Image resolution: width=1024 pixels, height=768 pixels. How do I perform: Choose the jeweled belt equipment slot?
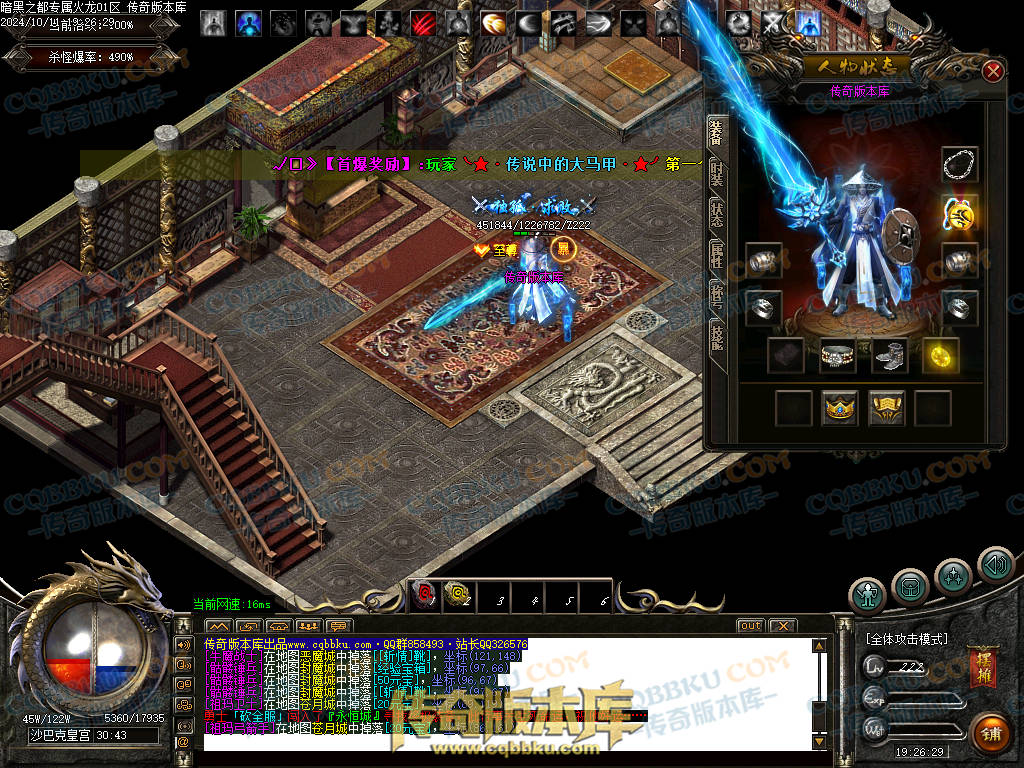[838, 355]
